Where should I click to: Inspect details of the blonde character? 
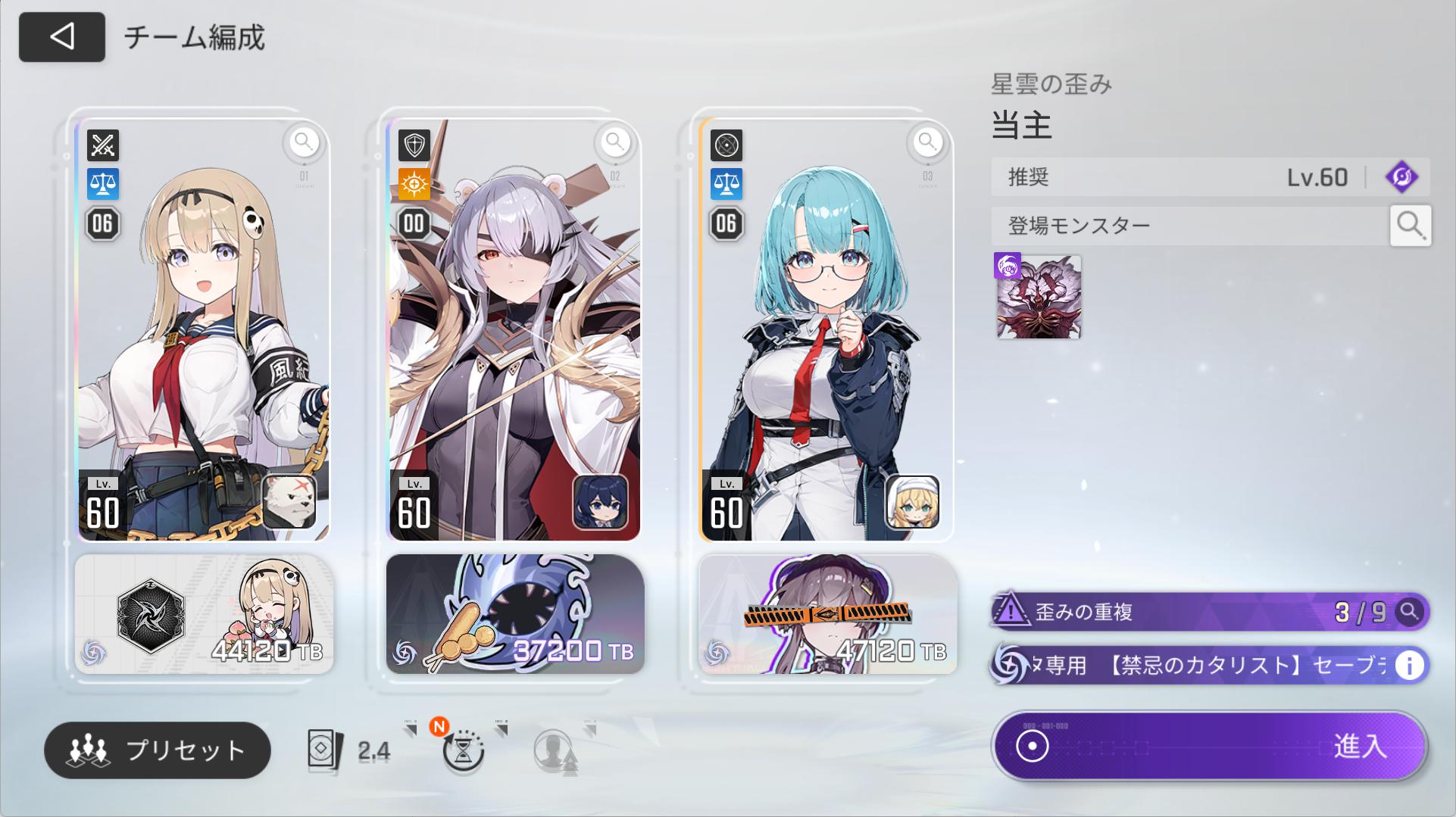click(304, 142)
